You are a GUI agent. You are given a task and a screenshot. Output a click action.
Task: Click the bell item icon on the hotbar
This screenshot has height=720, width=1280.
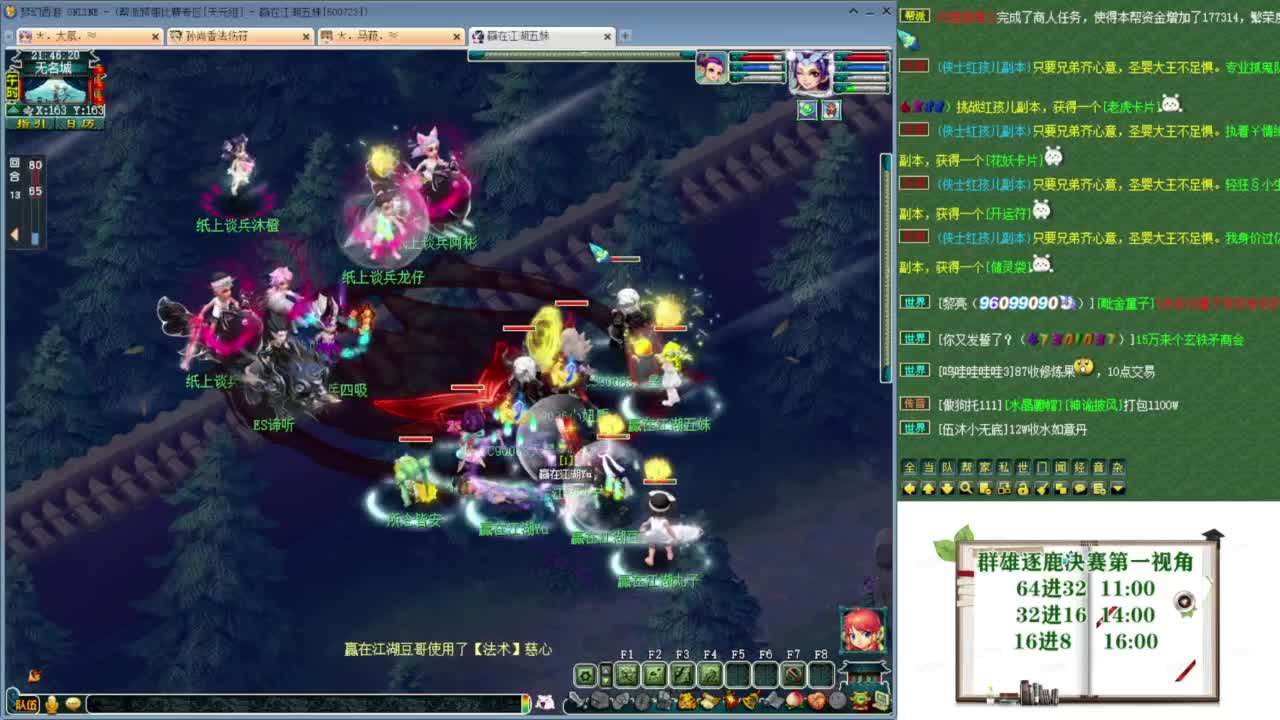750,702
